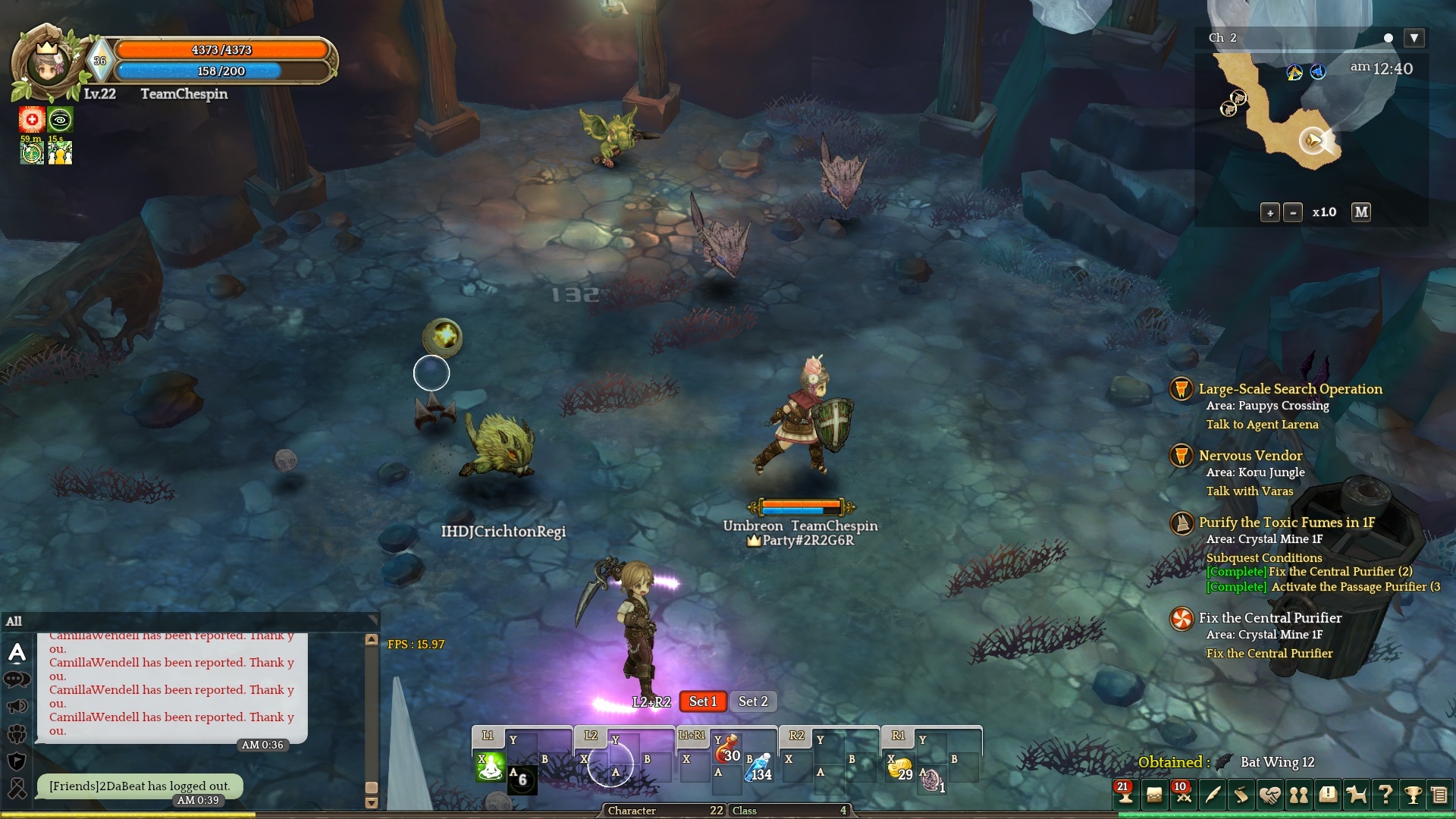This screenshot has height=819, width=1456.
Task: Select the Nervous Vendor quest entry
Action: (1250, 456)
